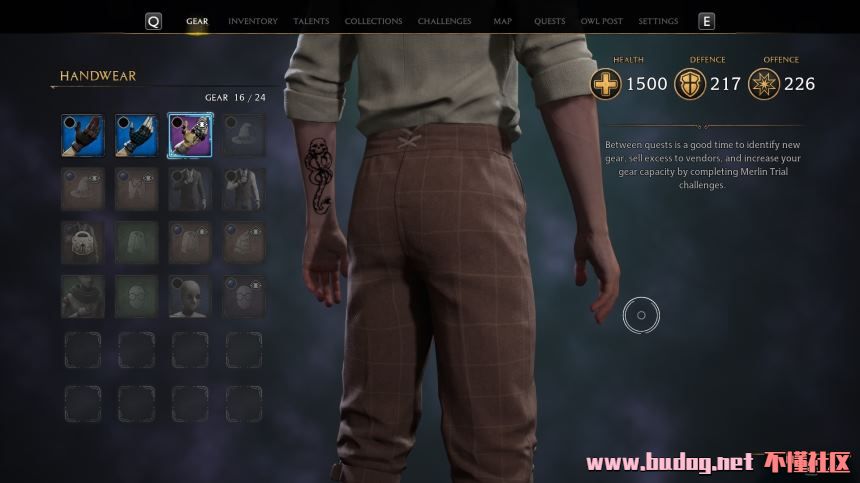Screen dimensions: 860x483
Task: Open the Owl Post tab
Action: pyautogui.click(x=602, y=21)
